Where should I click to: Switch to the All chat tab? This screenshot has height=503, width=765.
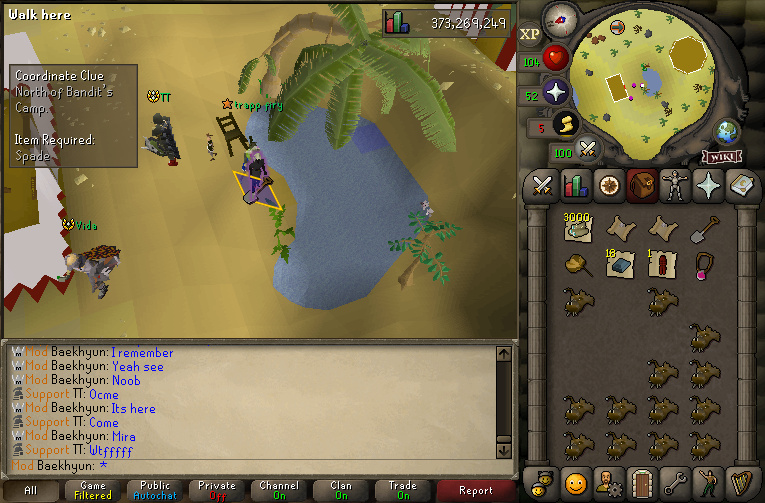coord(31,490)
